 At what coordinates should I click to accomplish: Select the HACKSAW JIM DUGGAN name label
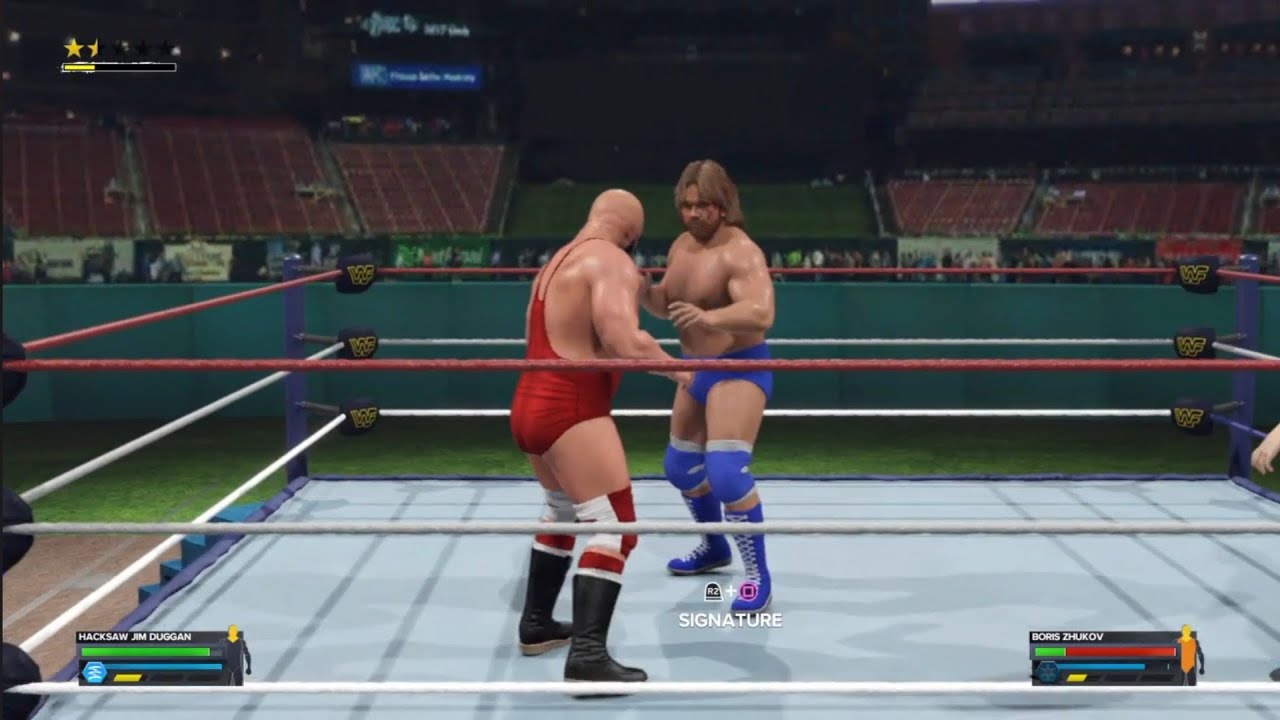tap(135, 636)
